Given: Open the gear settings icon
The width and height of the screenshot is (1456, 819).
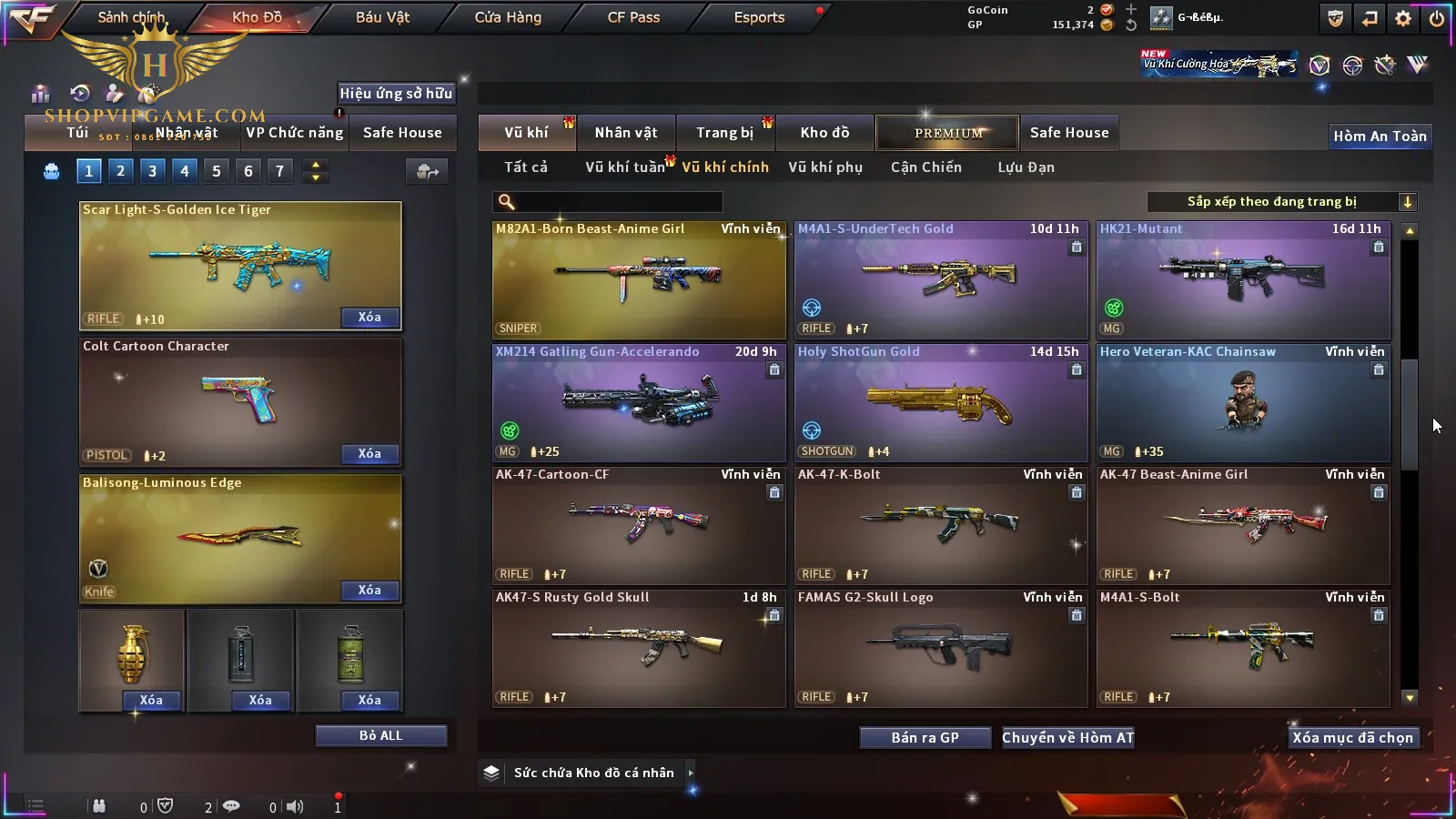Looking at the screenshot, I should [x=1403, y=18].
